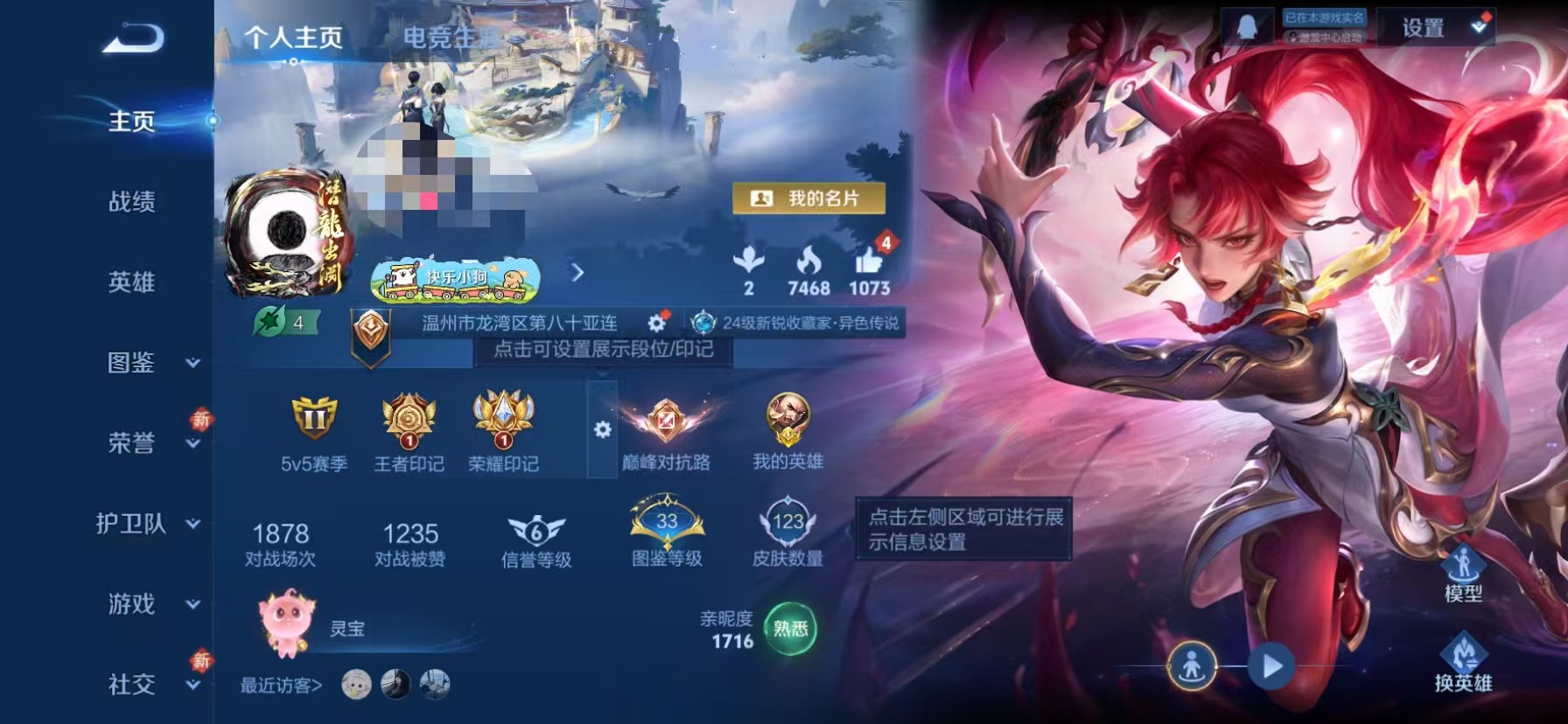Click the 我的名片 button
Image resolution: width=1568 pixels, height=724 pixels.
(x=809, y=198)
